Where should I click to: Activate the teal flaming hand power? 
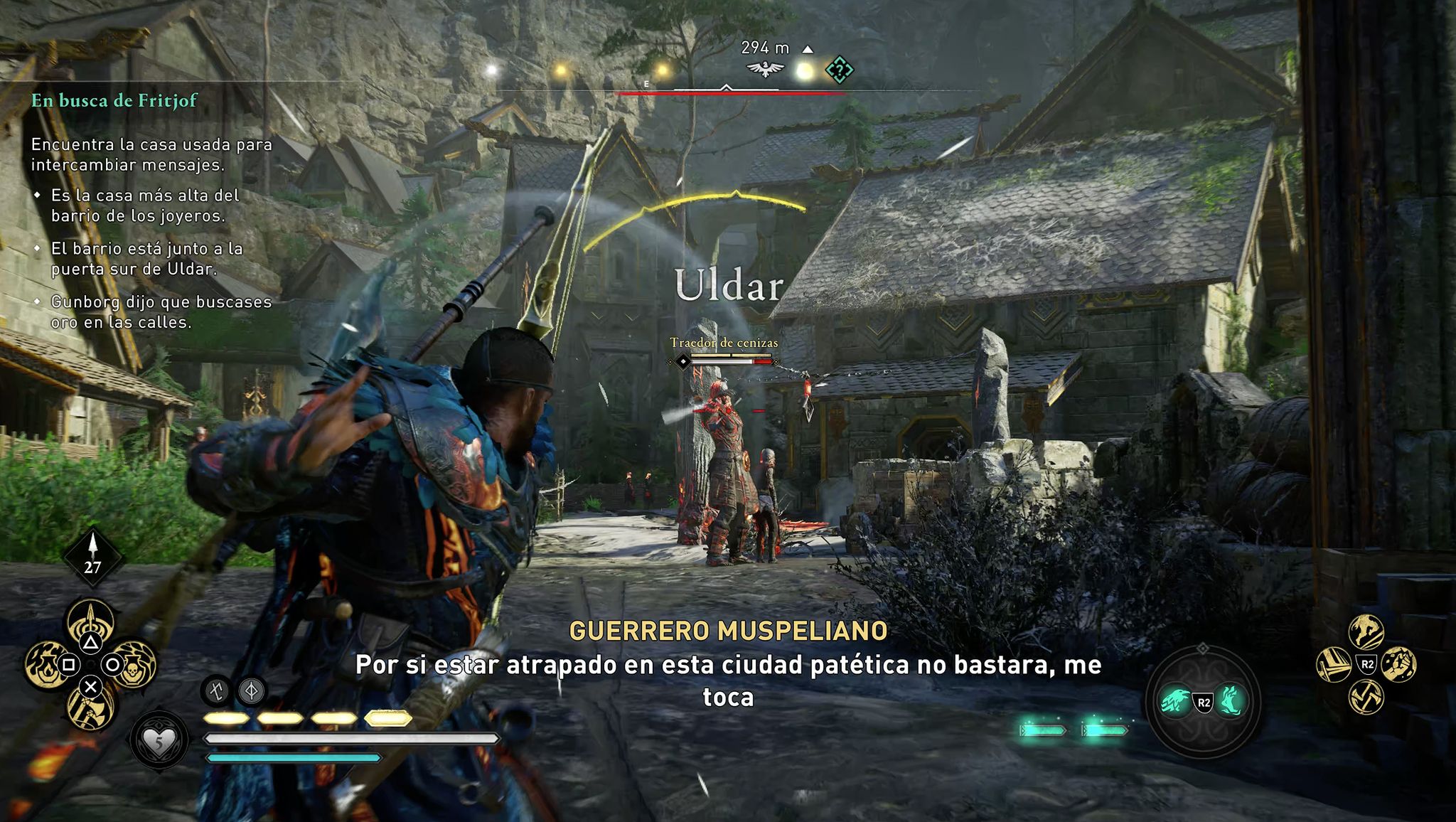1231,701
